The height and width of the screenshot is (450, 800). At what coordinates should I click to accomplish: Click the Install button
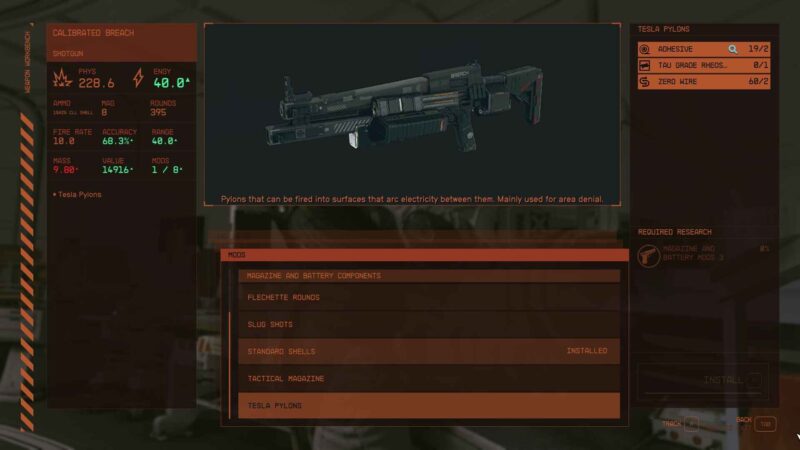coord(703,380)
